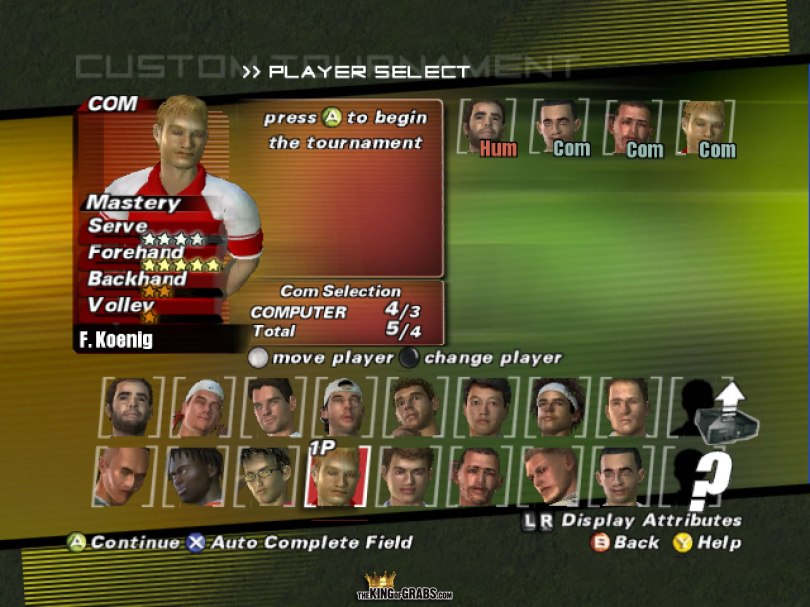810x607 pixels.
Task: Select the player with backwards white cap
Action: 341,407
